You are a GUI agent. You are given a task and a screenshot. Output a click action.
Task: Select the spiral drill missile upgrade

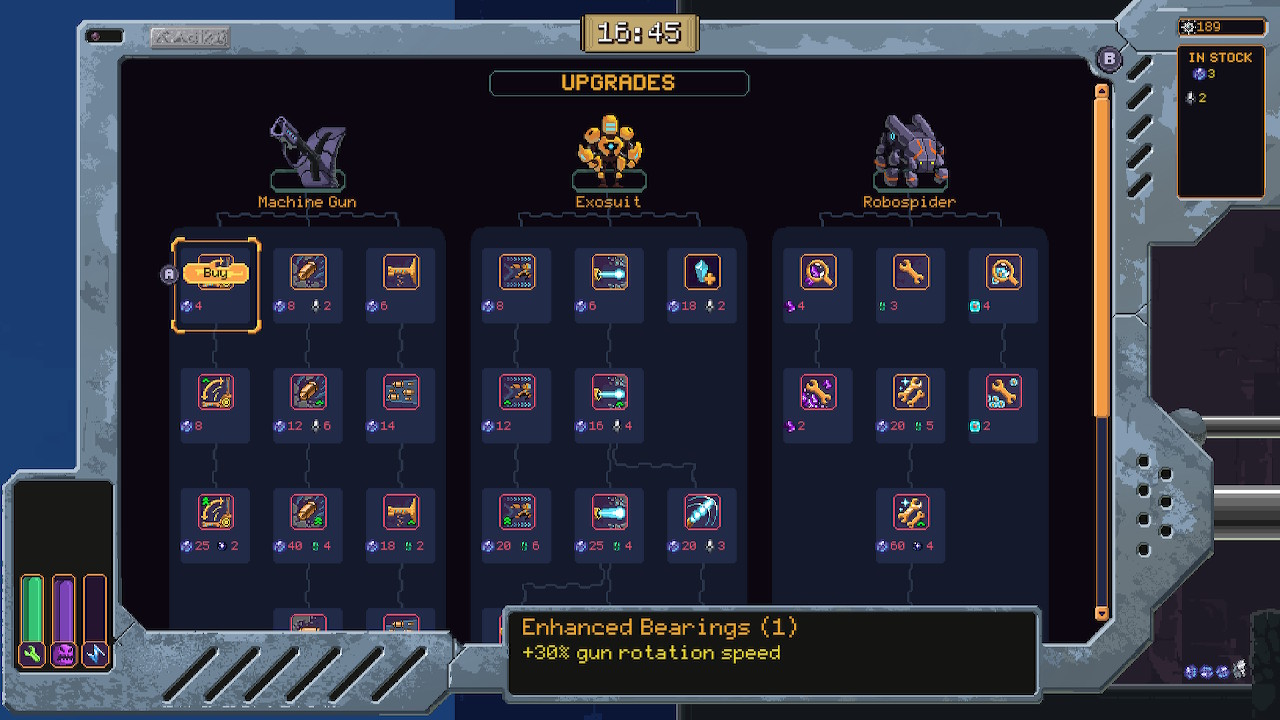pyautogui.click(x=701, y=510)
